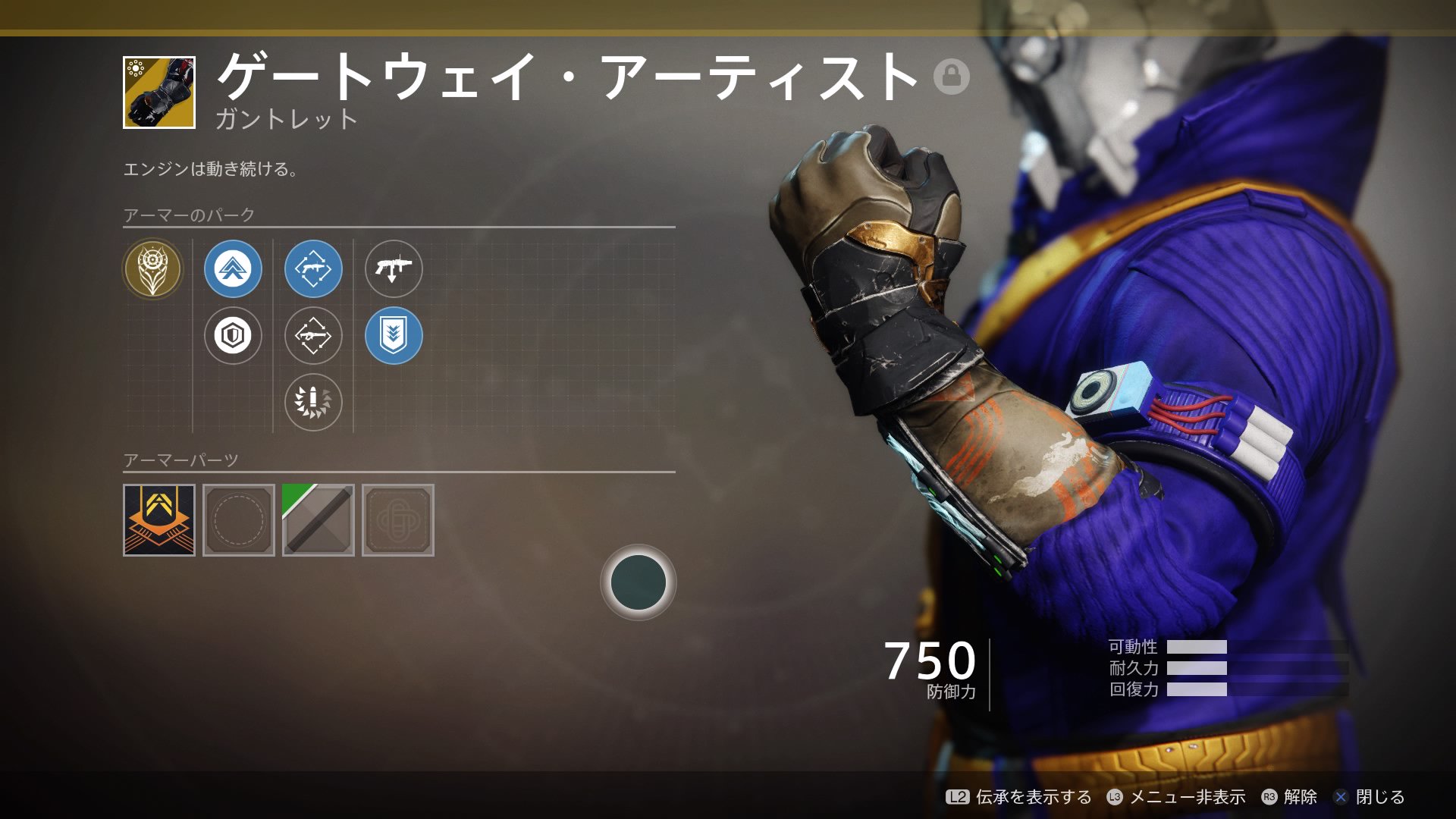Screen dimensions: 1456x819
Task: Open the faded ornament slot
Action: (398, 520)
